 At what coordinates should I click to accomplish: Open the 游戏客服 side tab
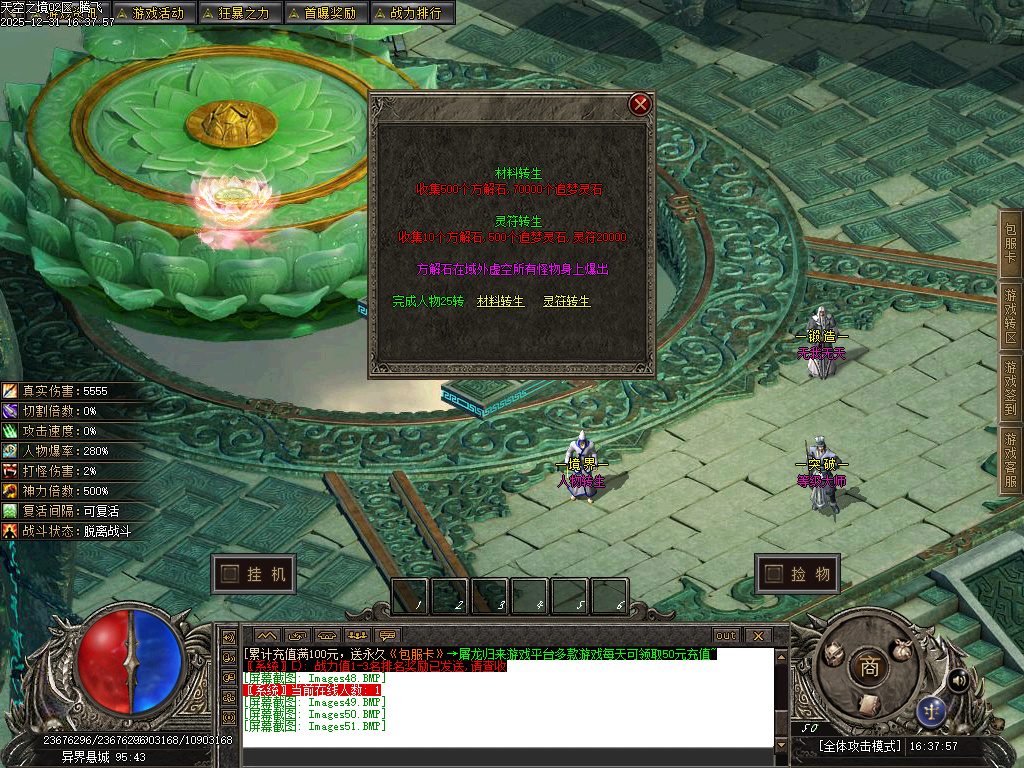point(1011,460)
